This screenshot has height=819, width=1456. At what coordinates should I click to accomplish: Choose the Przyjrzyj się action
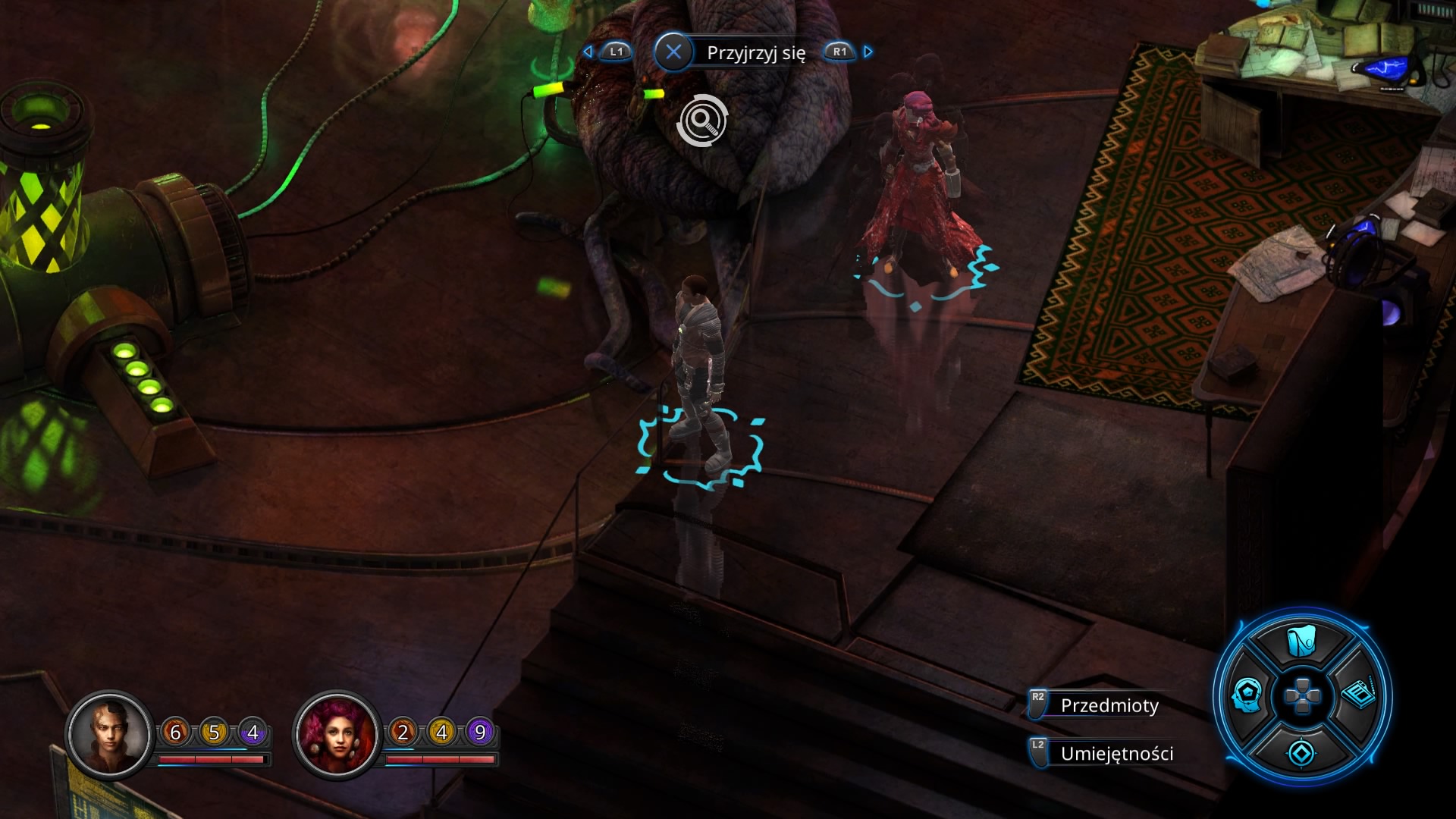755,52
